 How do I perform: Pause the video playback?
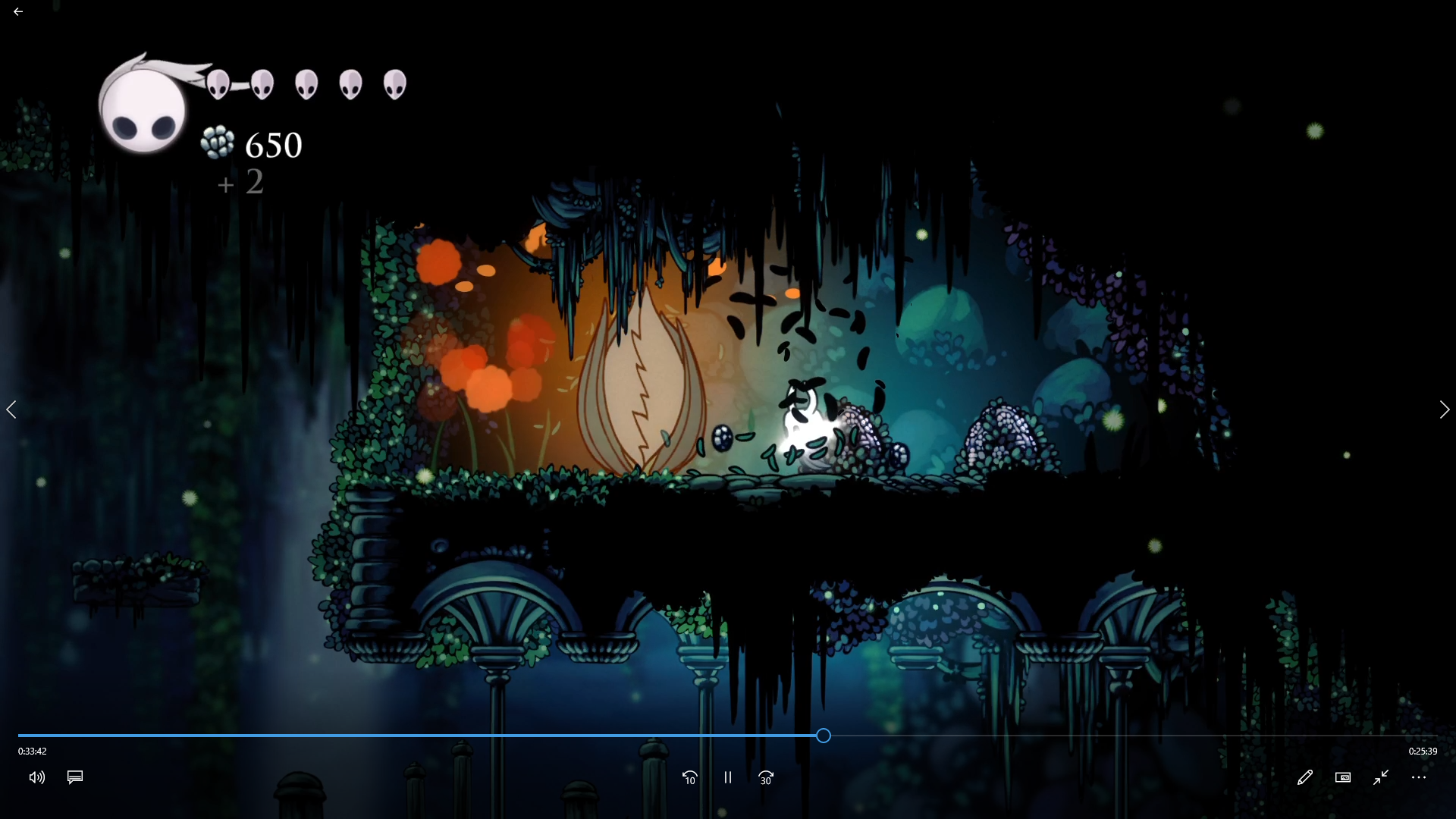click(x=728, y=777)
